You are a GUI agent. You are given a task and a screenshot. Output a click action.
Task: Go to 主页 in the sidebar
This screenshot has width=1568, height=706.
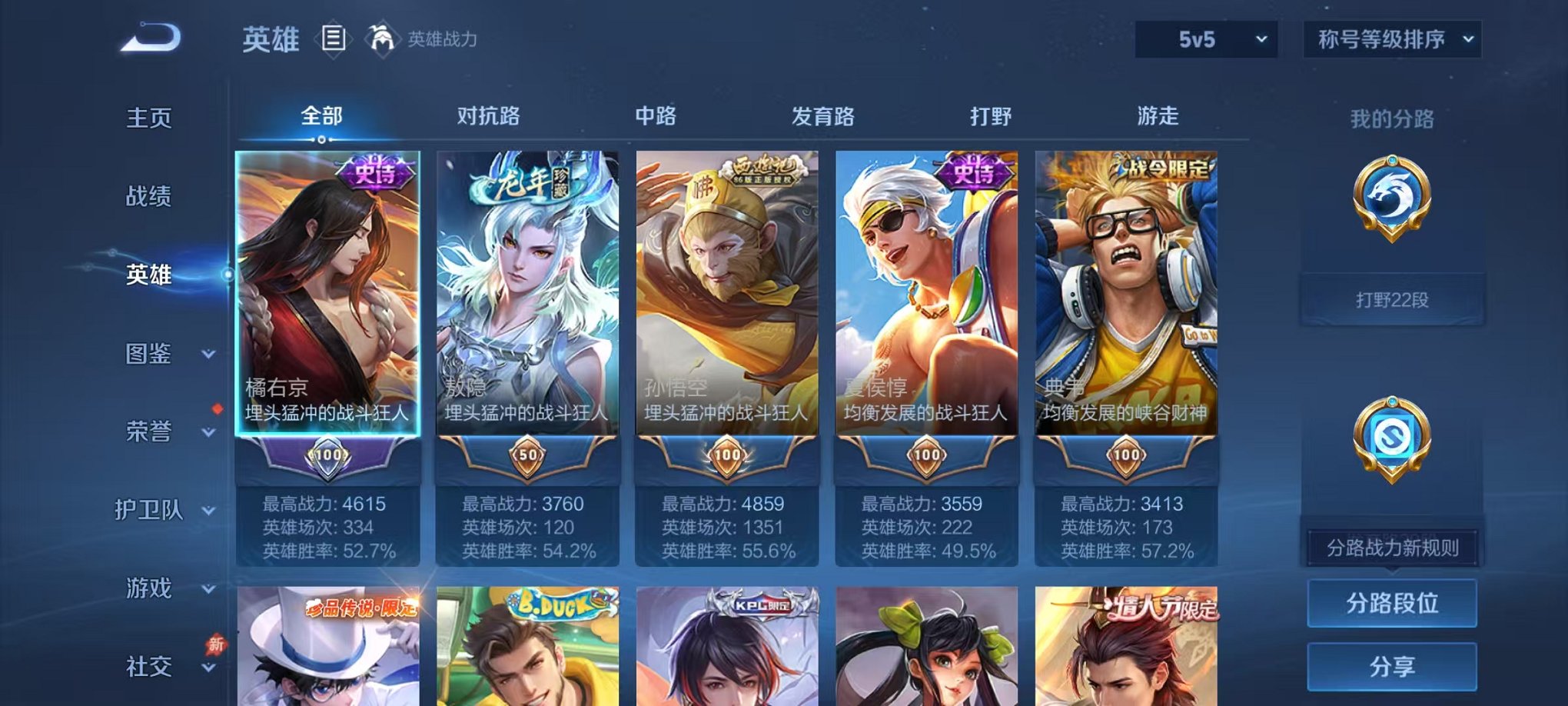[x=148, y=119]
